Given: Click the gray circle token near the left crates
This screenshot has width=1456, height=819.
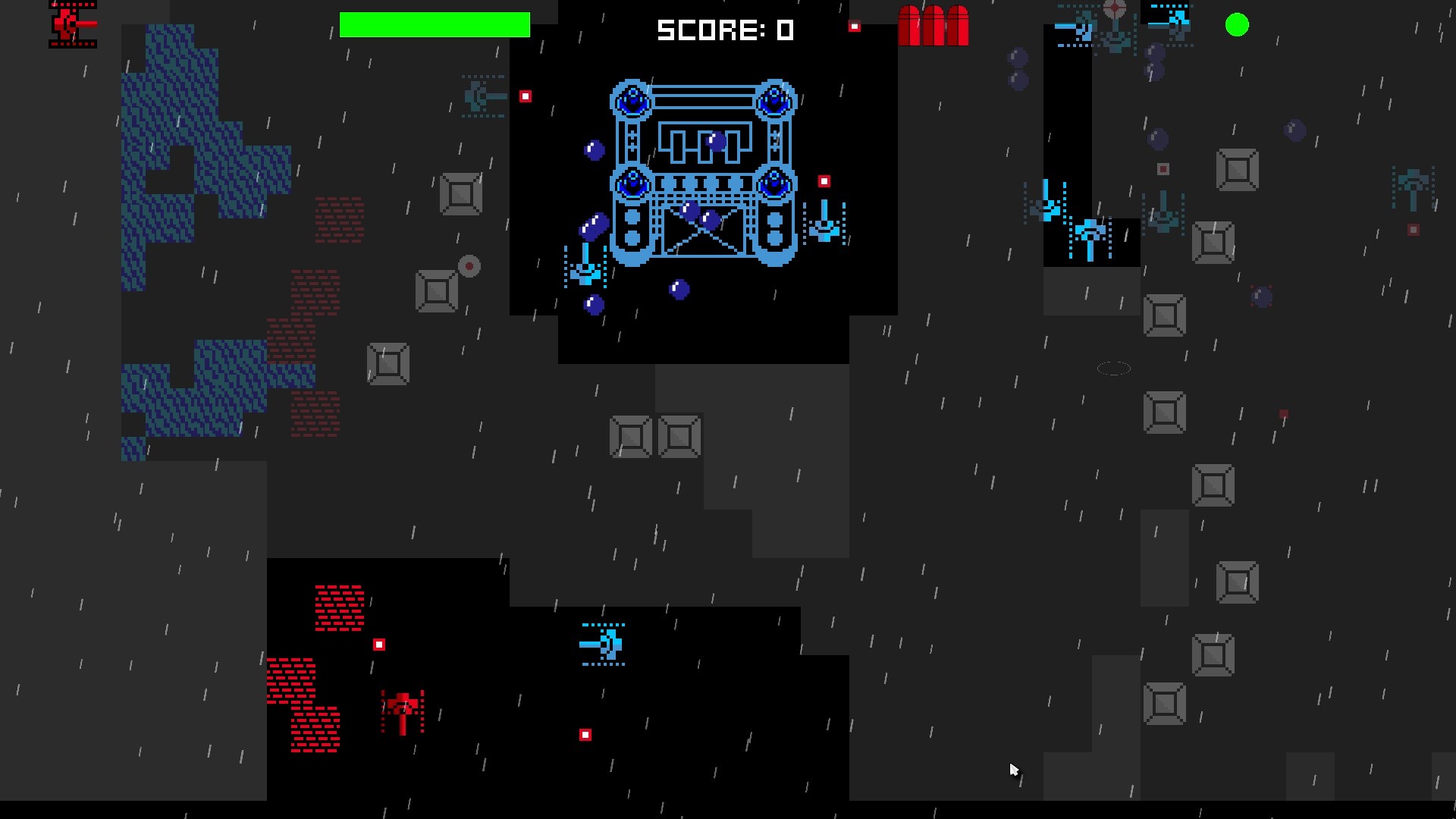Looking at the screenshot, I should 469,265.
